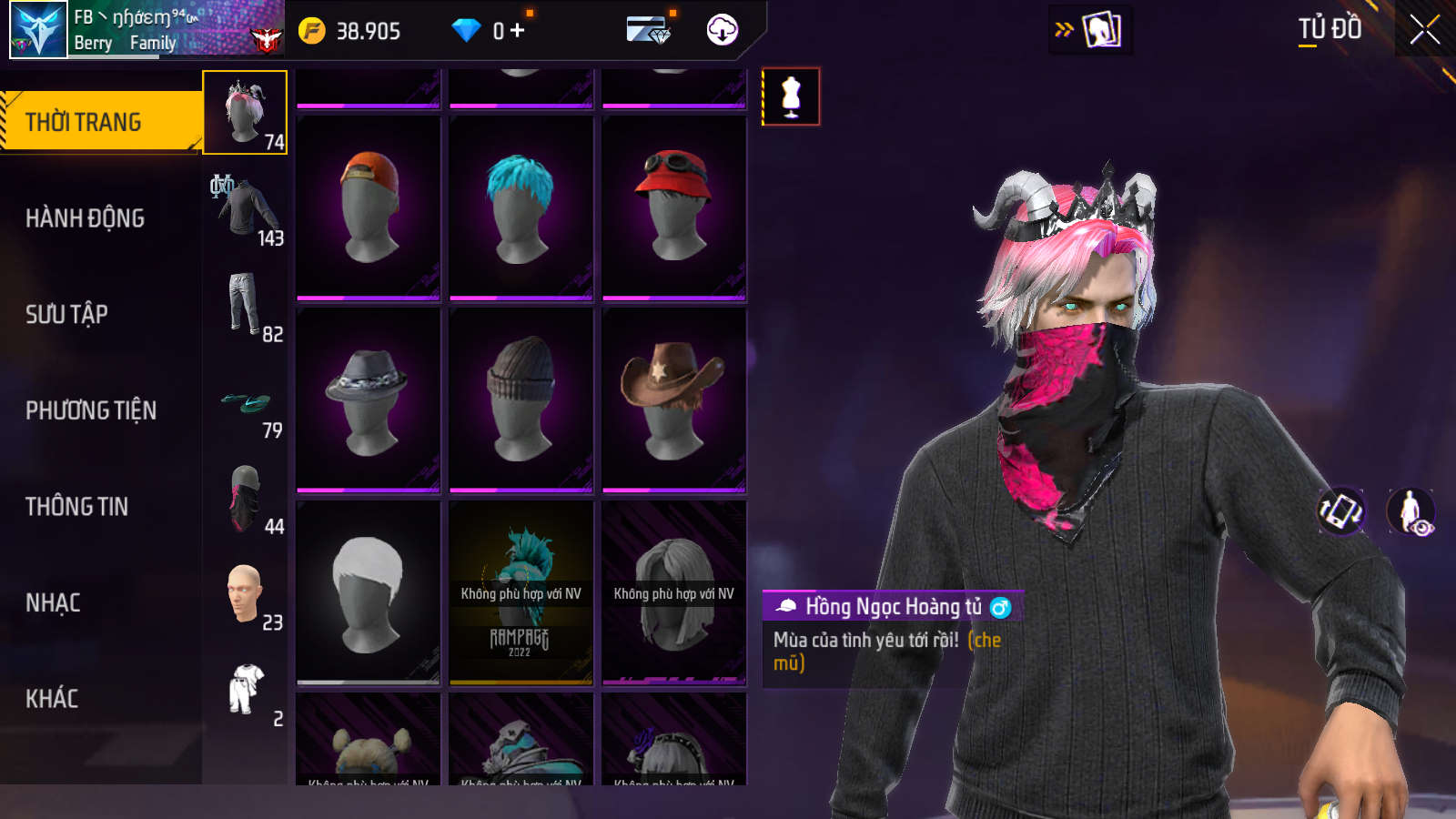
Task: Open the Sưu Tập collection section
Action: [x=67, y=315]
